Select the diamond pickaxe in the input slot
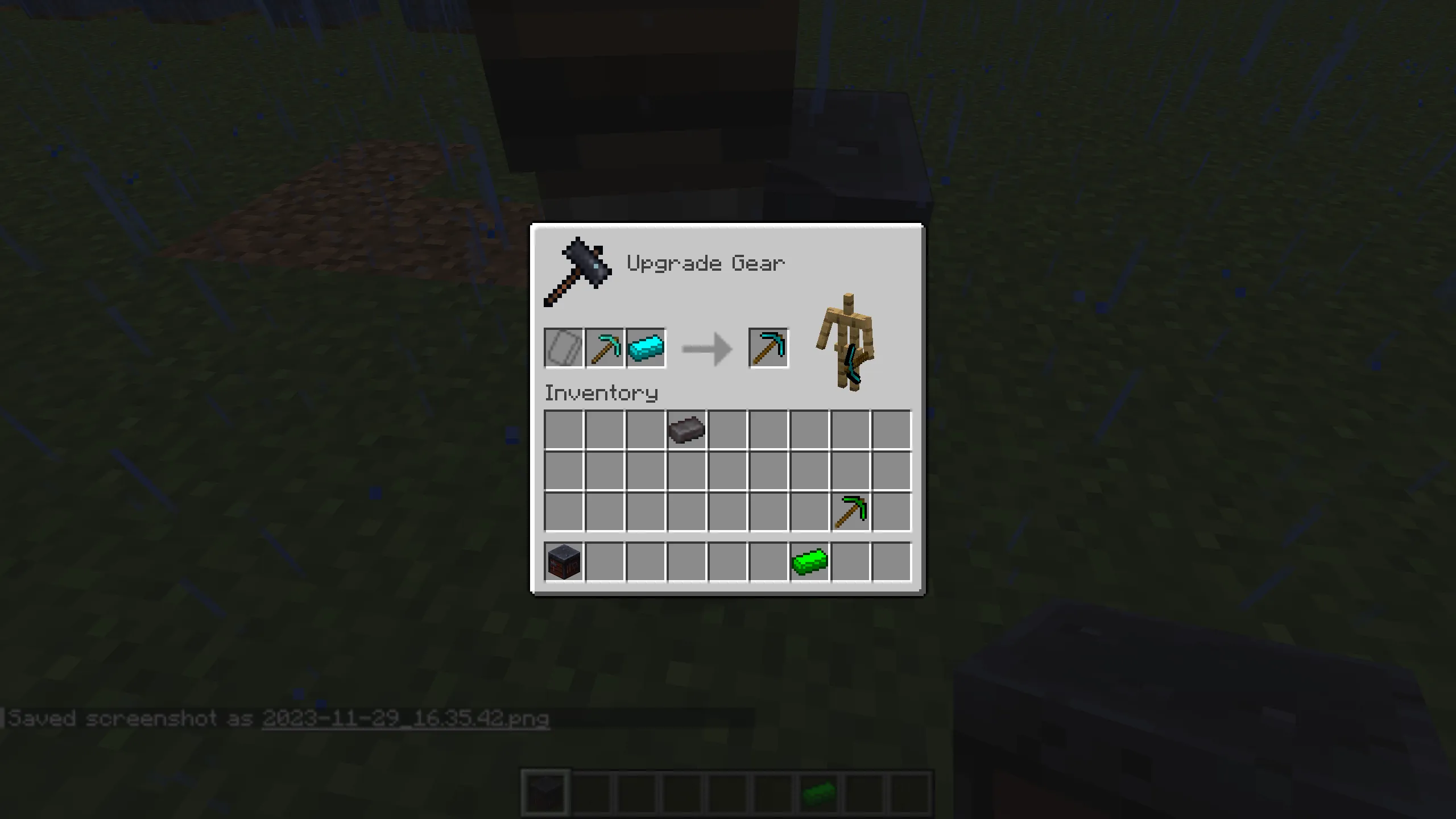This screenshot has width=1456, height=819. (605, 348)
